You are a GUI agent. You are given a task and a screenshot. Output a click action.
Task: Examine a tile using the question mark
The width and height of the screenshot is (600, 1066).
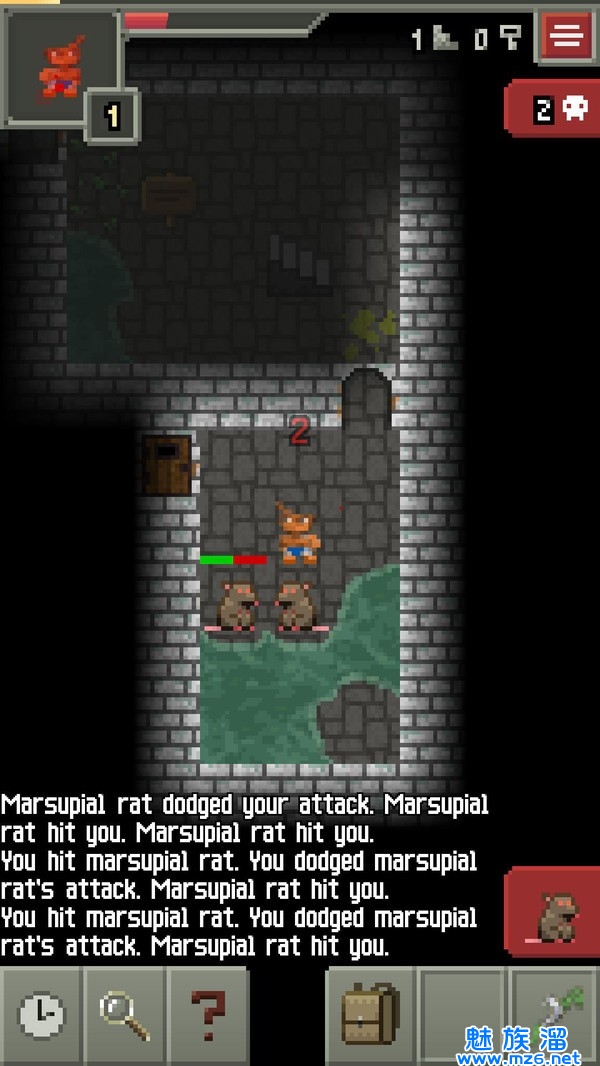point(208,1016)
